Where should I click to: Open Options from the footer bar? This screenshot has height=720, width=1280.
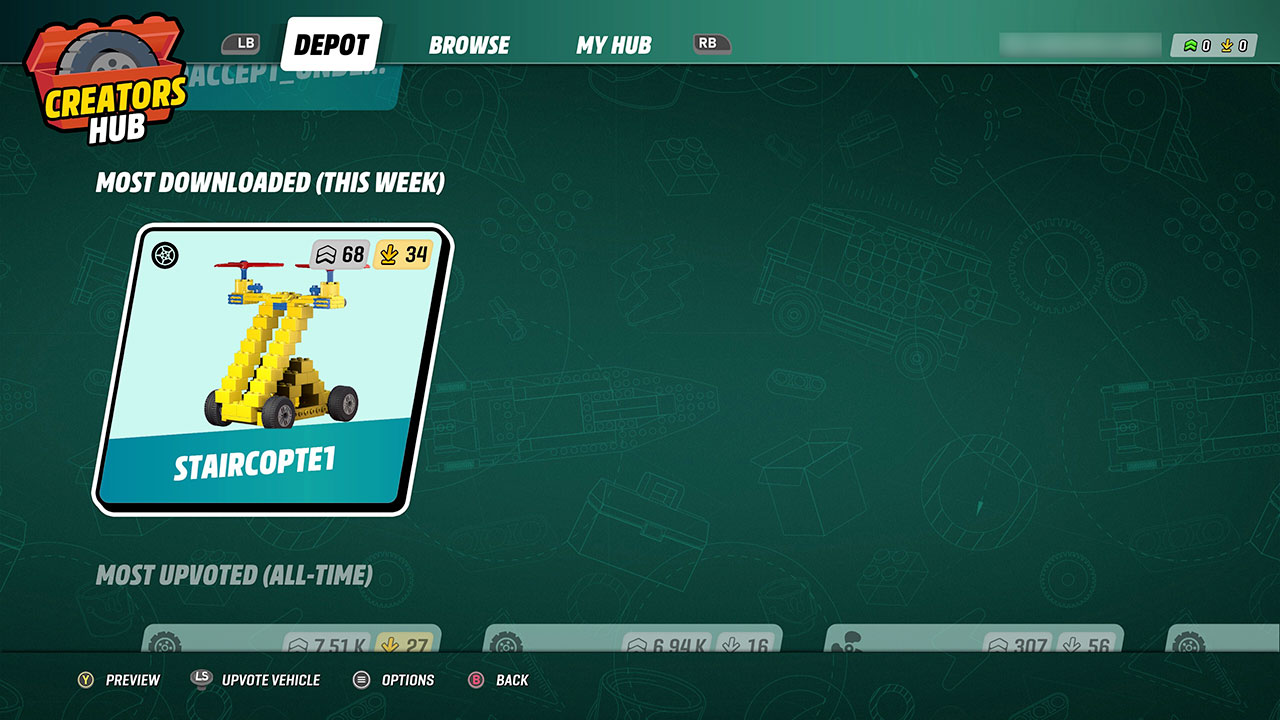click(395, 680)
